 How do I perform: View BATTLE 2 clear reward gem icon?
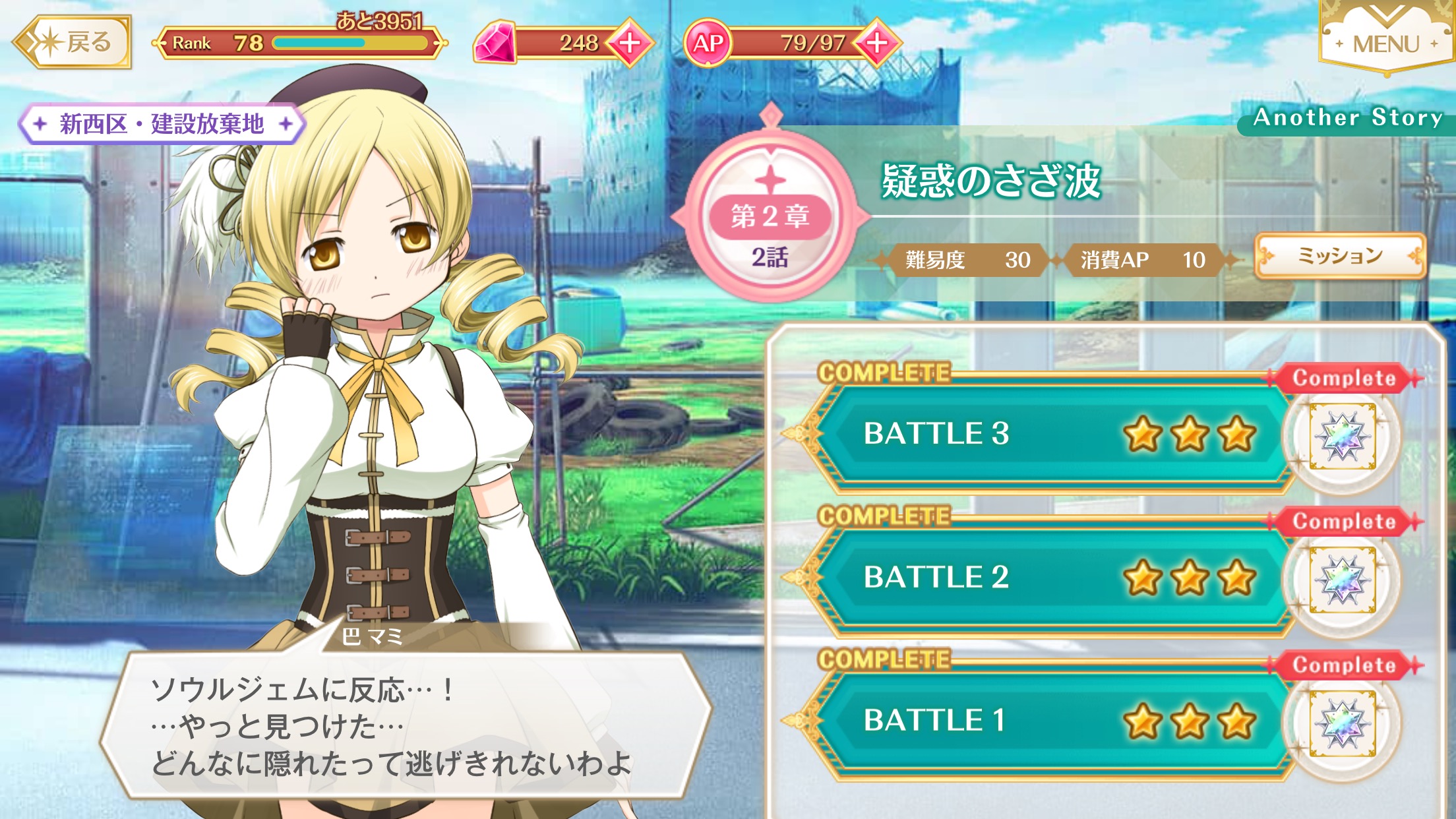[1343, 580]
